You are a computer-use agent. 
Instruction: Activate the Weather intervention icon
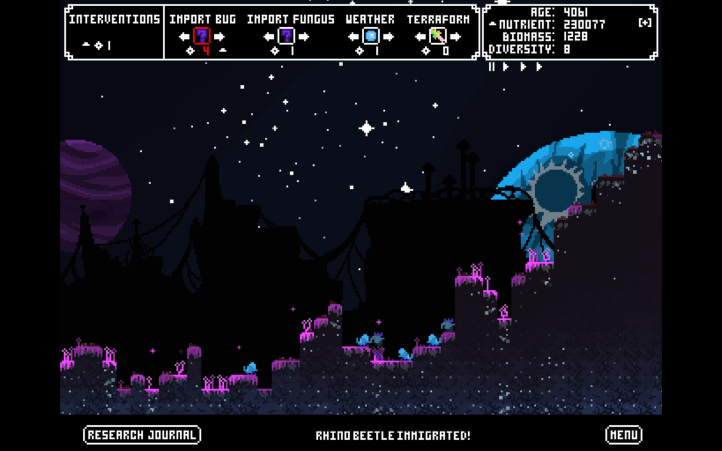point(371,37)
